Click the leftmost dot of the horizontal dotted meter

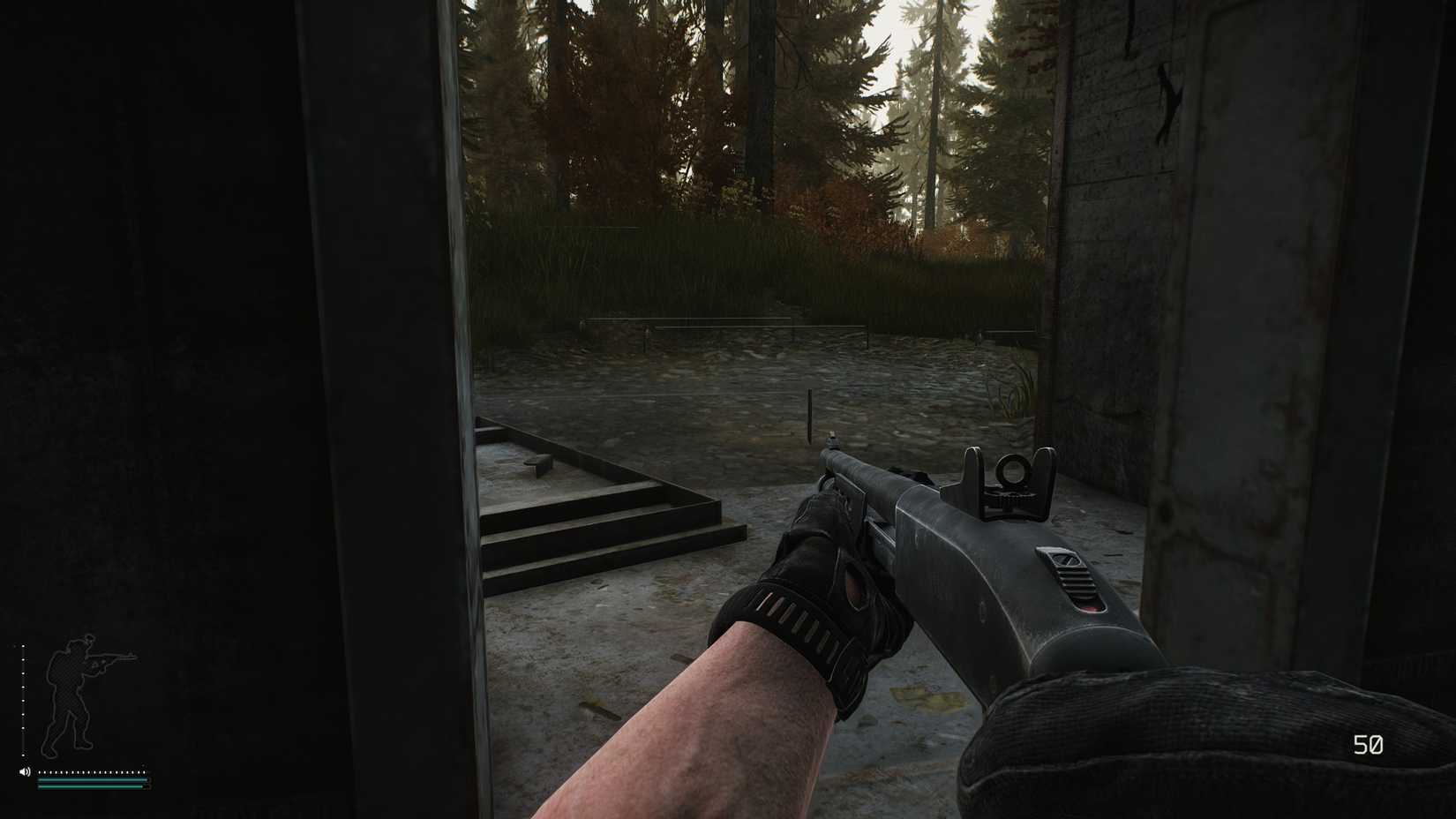tap(40, 772)
